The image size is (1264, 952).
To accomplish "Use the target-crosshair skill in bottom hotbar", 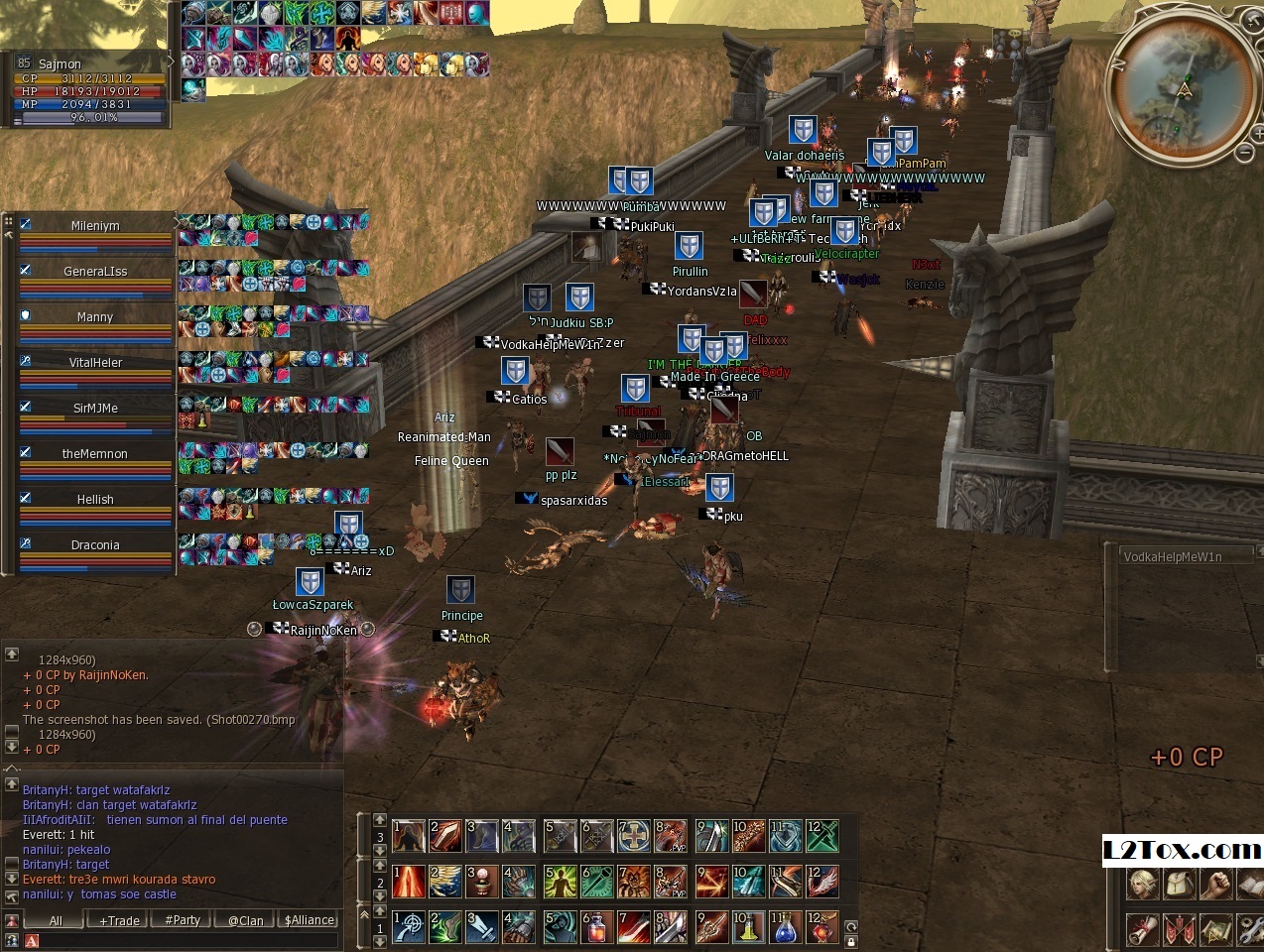I will (x=409, y=928).
